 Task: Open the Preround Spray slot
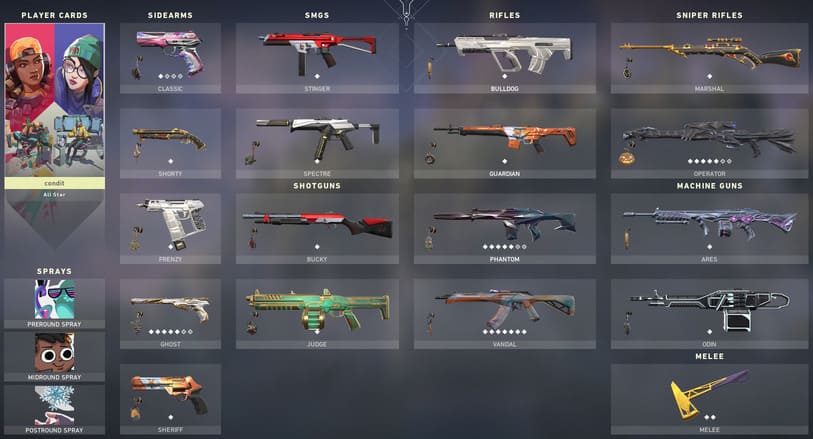coord(54,300)
